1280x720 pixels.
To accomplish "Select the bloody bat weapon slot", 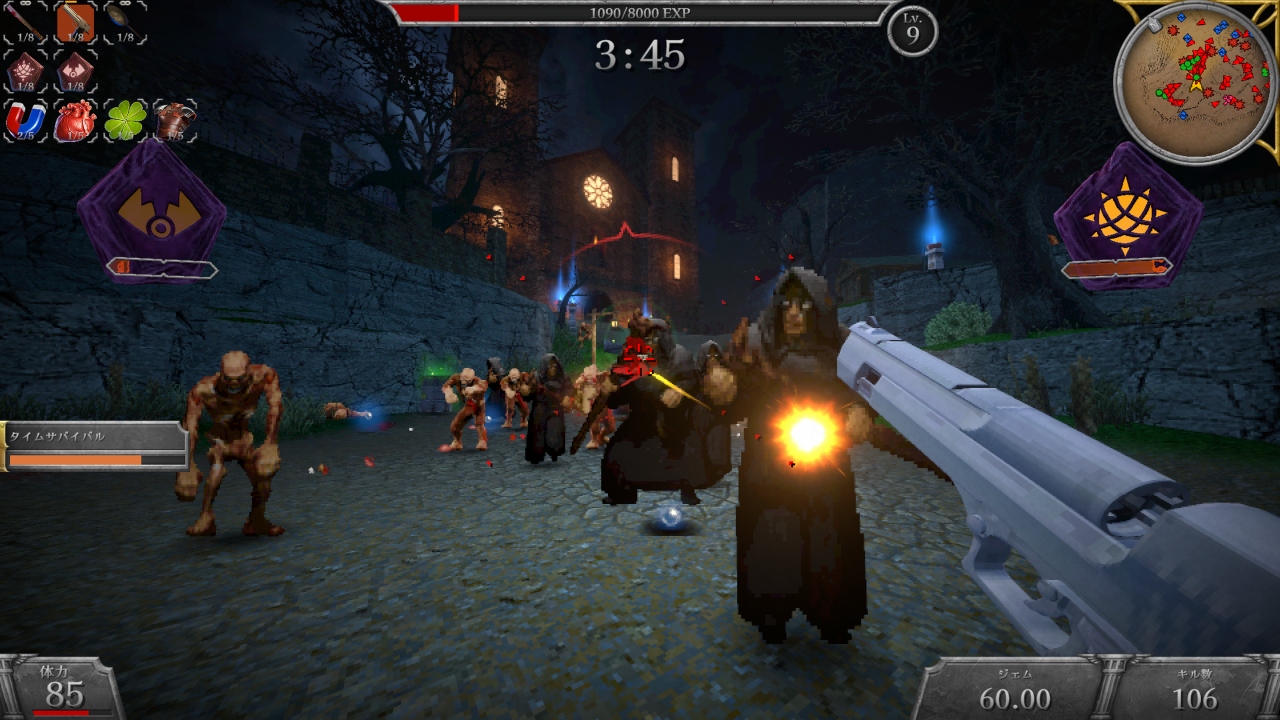I will [26, 22].
